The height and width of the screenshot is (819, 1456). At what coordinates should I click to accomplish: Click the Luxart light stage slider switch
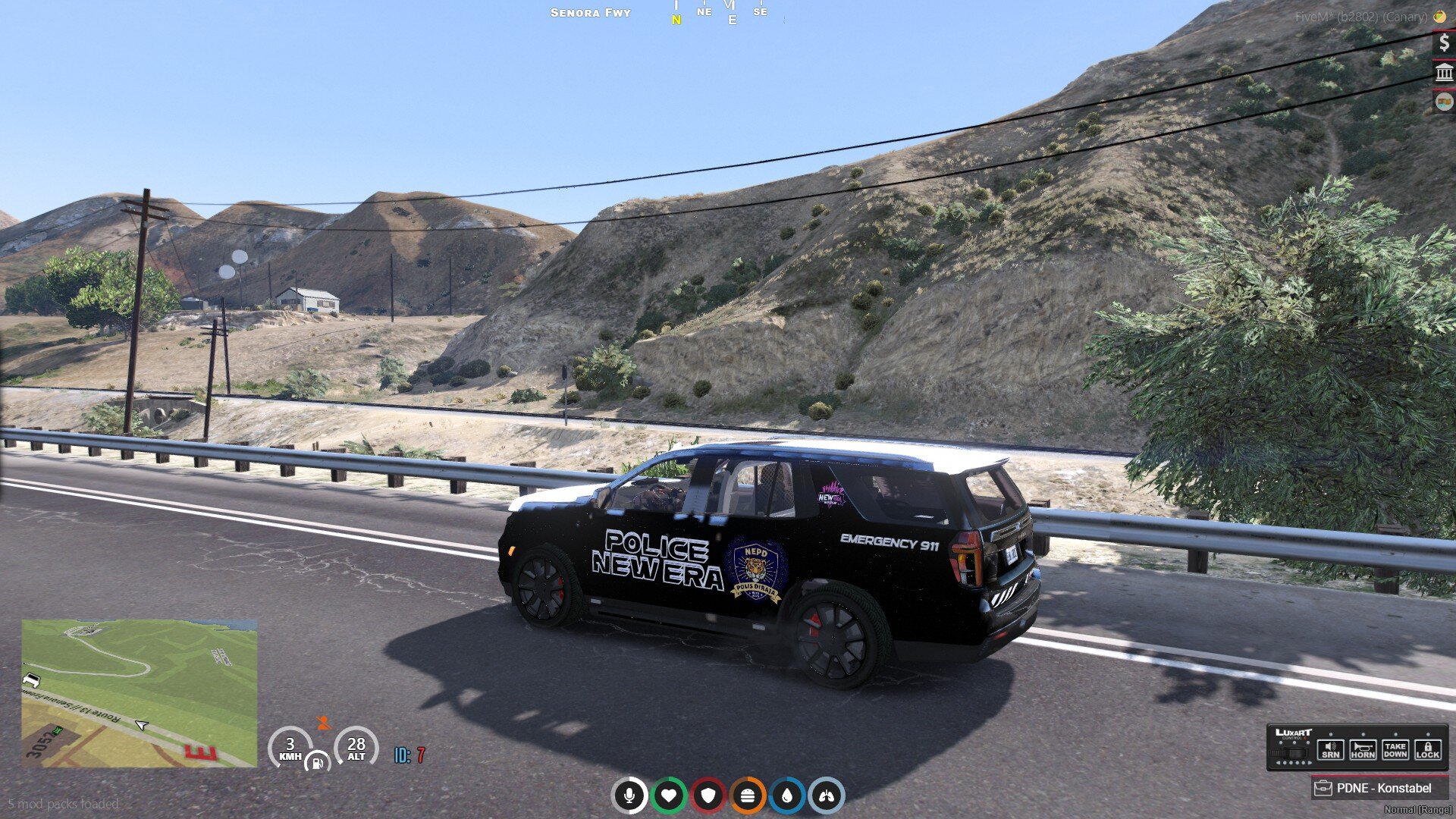pyautogui.click(x=1292, y=754)
